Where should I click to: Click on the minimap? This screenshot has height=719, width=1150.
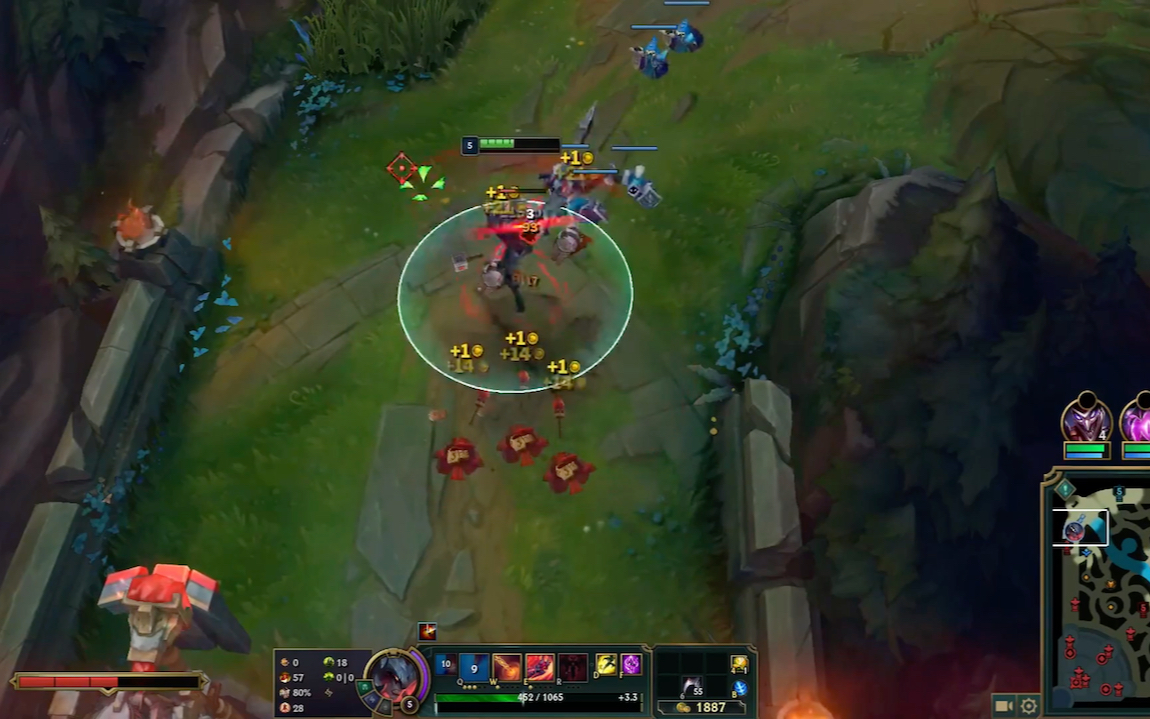tap(1100, 600)
